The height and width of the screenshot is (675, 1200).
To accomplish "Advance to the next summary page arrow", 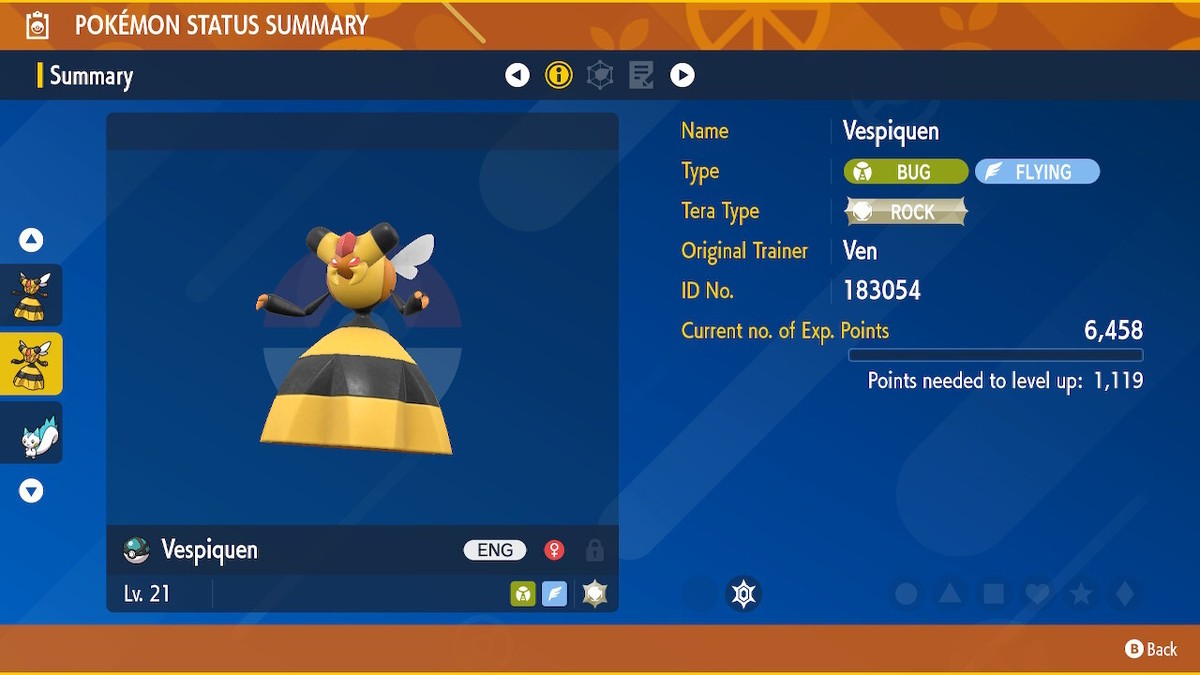I will 682,75.
